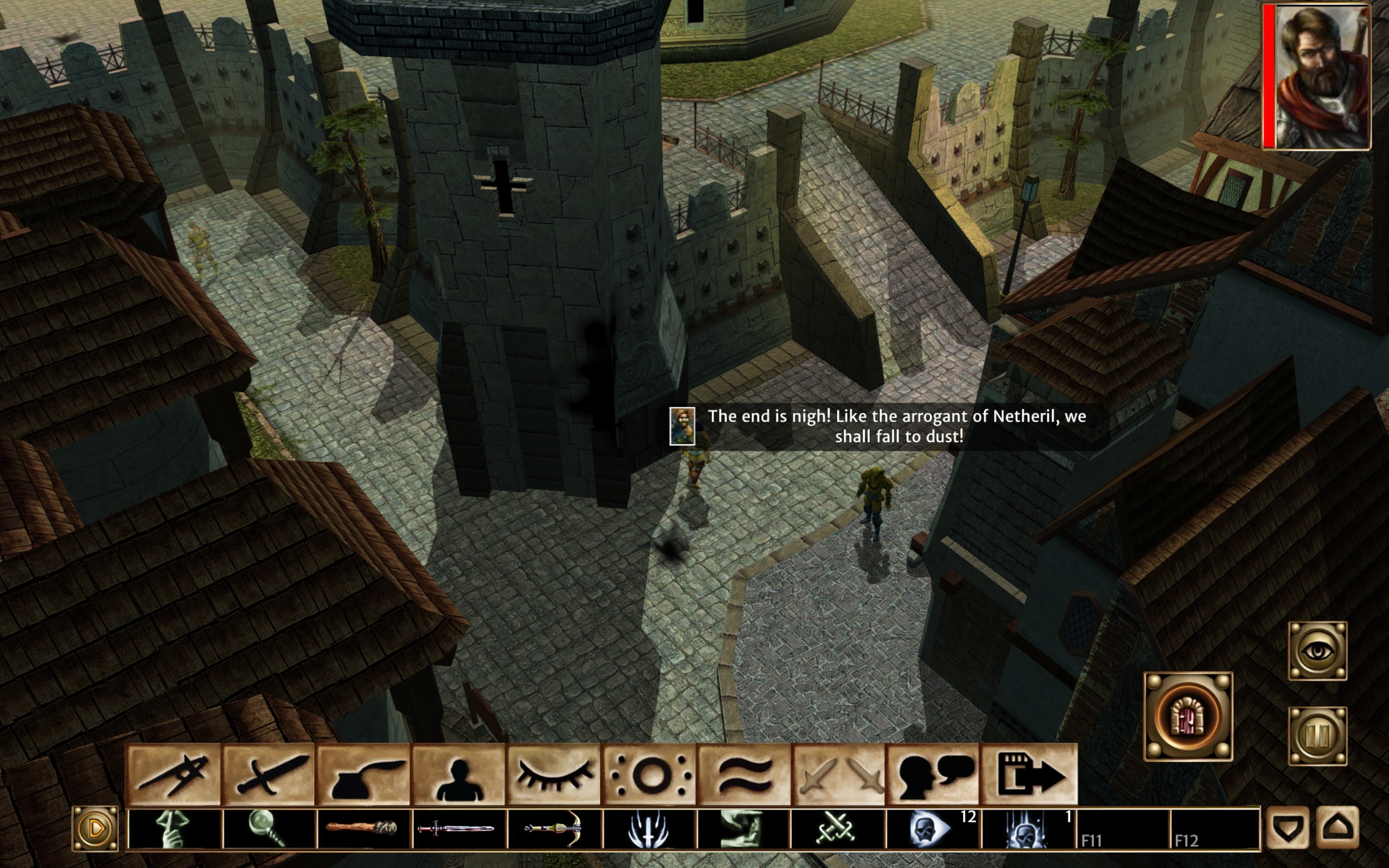Viewport: 1389px width, 868px height.
Task: Open the inventory via the sword icon
Action: click(x=268, y=774)
